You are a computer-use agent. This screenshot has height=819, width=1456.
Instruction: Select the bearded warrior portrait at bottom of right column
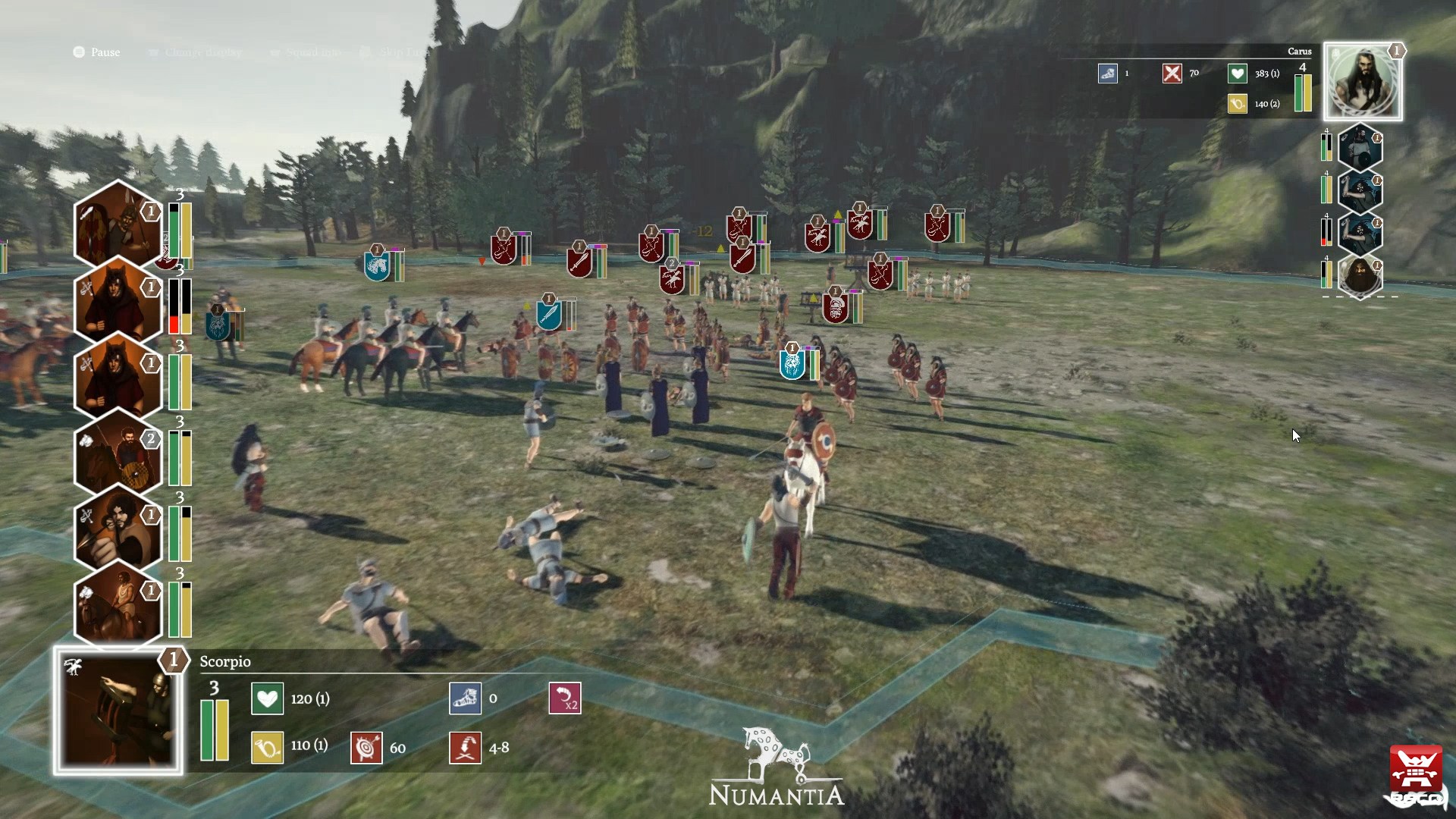point(1361,277)
